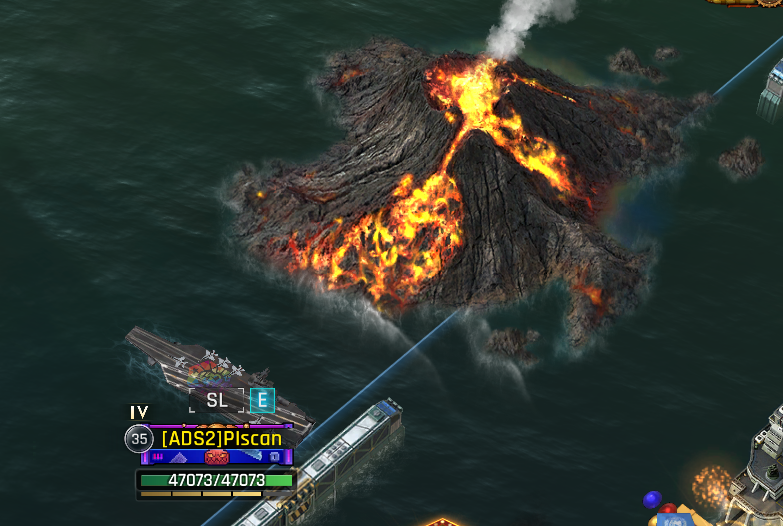Click the SL tag above the nameplate
Viewport: 783px width, 526px height.
(x=217, y=400)
